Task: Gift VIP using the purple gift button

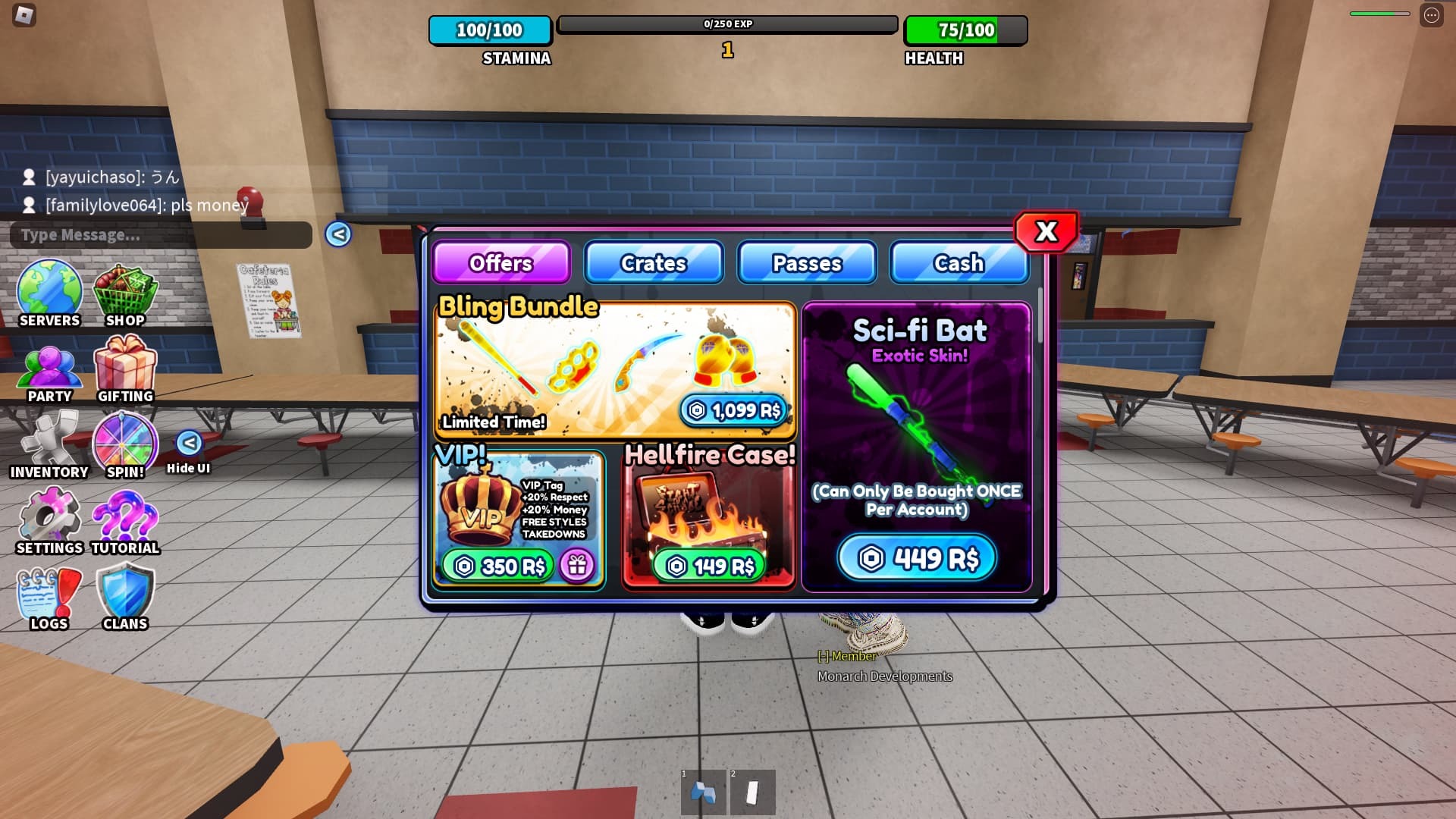Action: coord(577,566)
